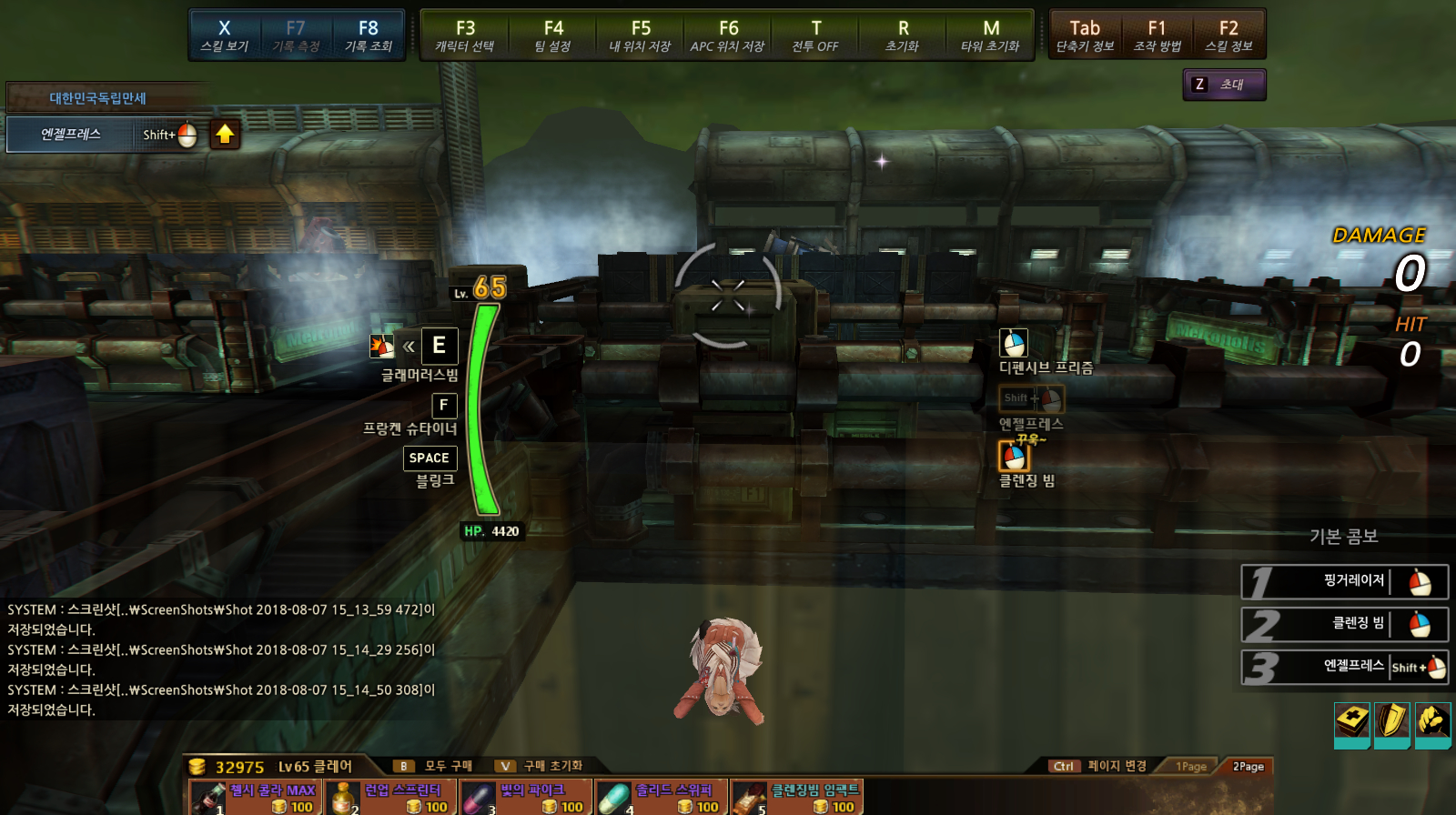Open the 단축키 정보 shortcut info
This screenshot has height=815, width=1456.
pyautogui.click(x=1085, y=35)
